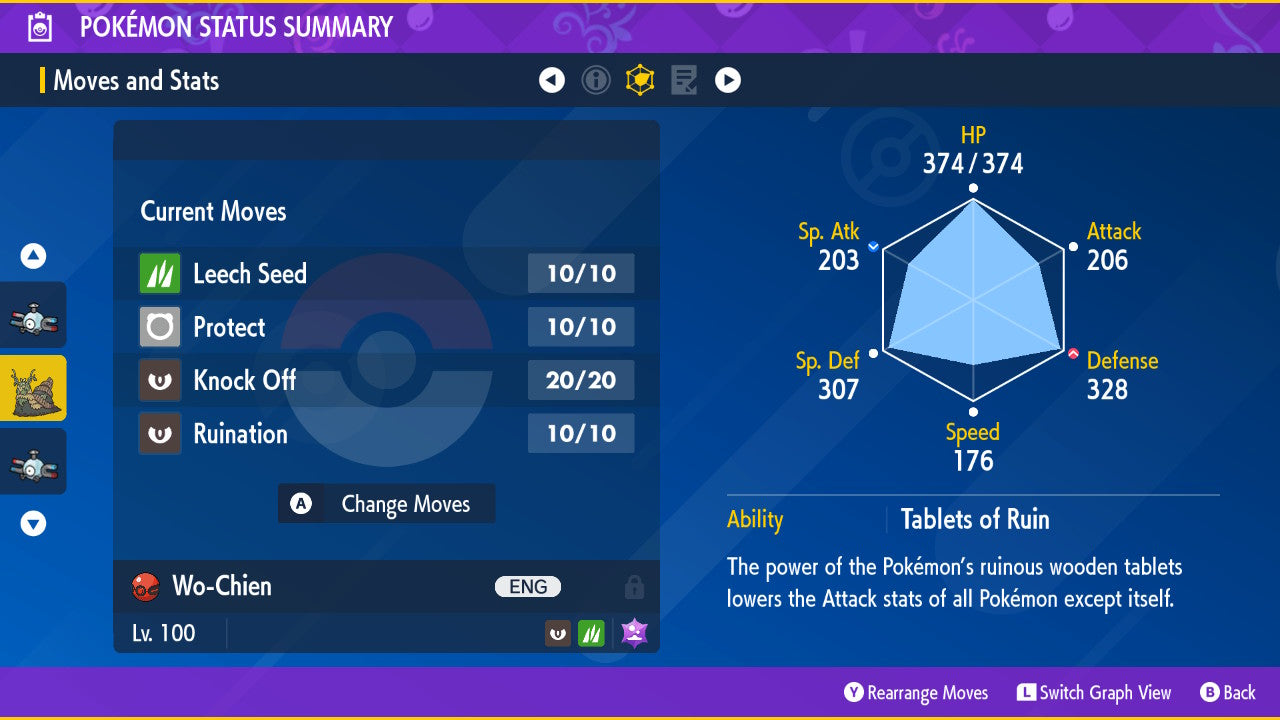This screenshot has width=1280, height=720.
Task: Select the yellow Tera type summary icon
Action: 640,80
